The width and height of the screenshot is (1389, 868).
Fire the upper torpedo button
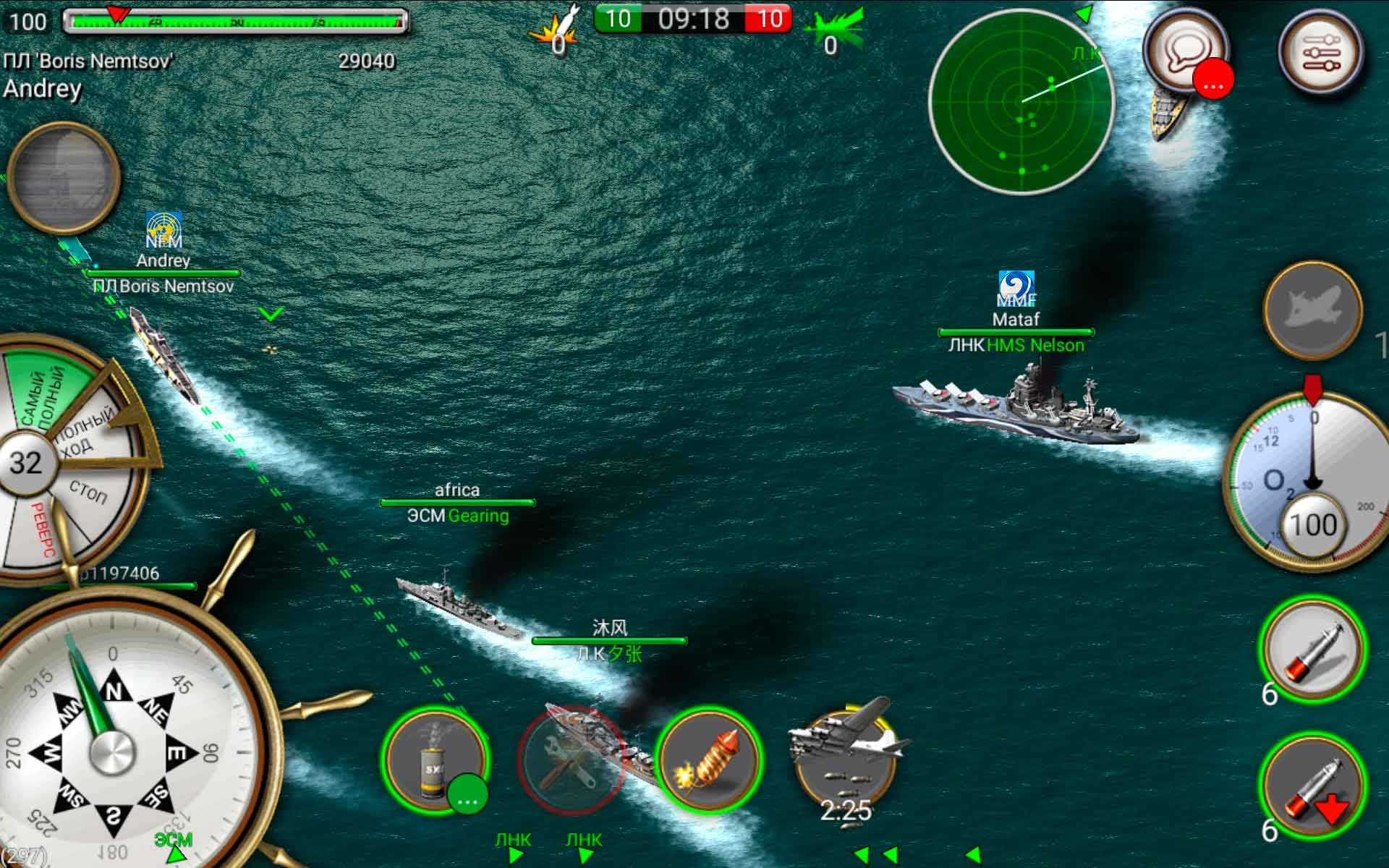[x=1313, y=649]
